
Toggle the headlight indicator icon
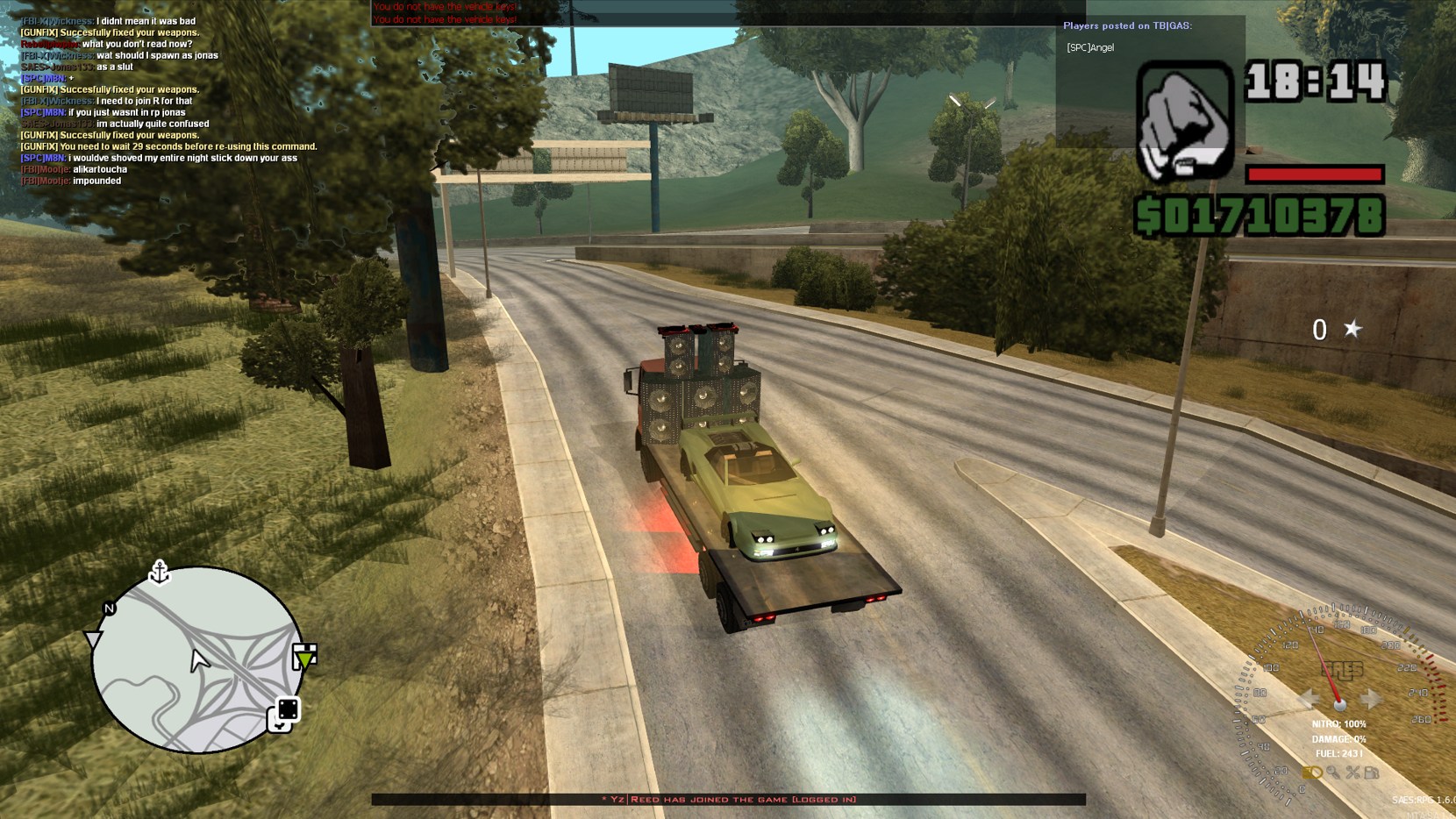[x=1312, y=773]
